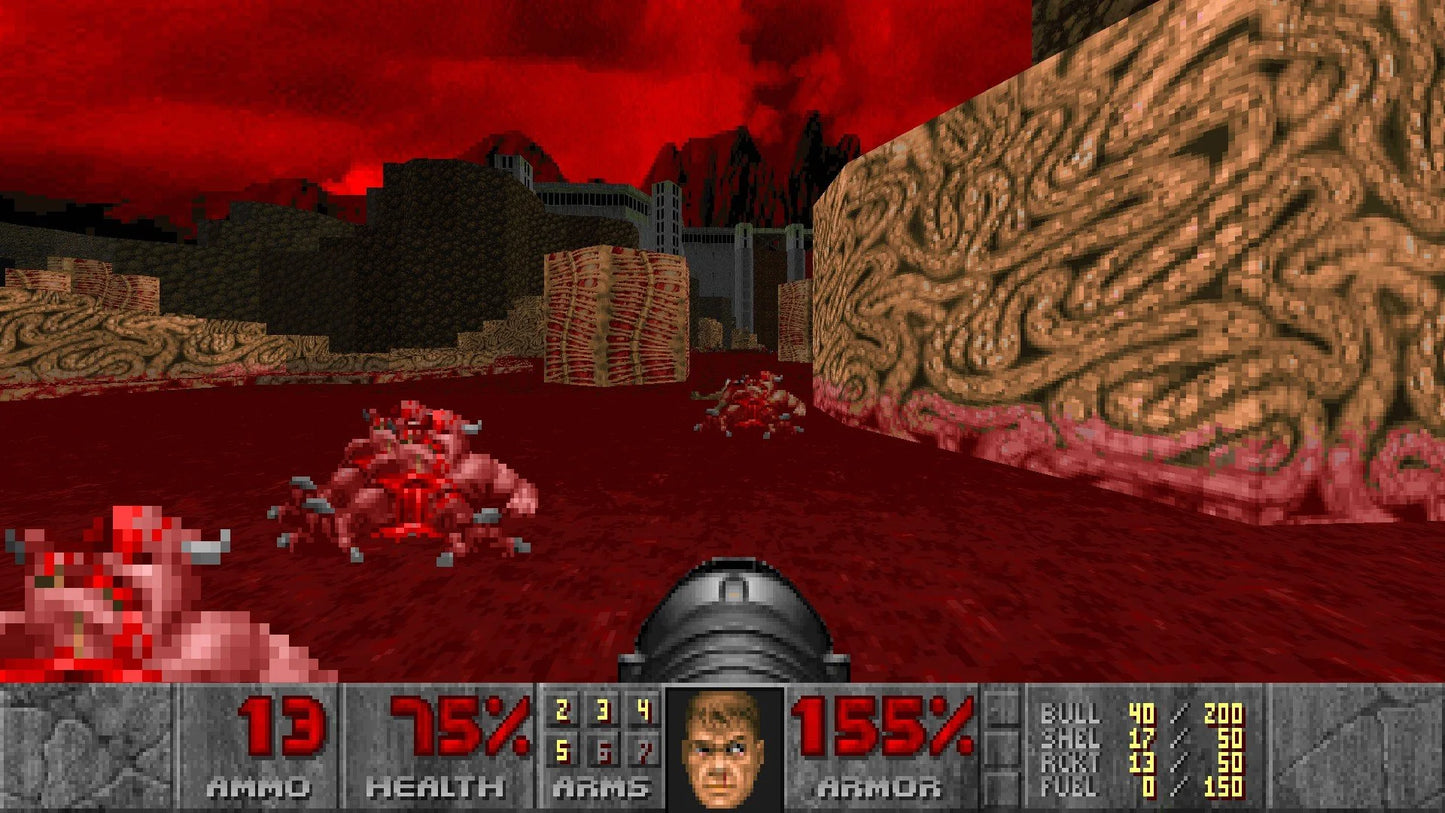The width and height of the screenshot is (1445, 813).
Task: Click the Doomguy face portrait
Action: tap(722, 750)
